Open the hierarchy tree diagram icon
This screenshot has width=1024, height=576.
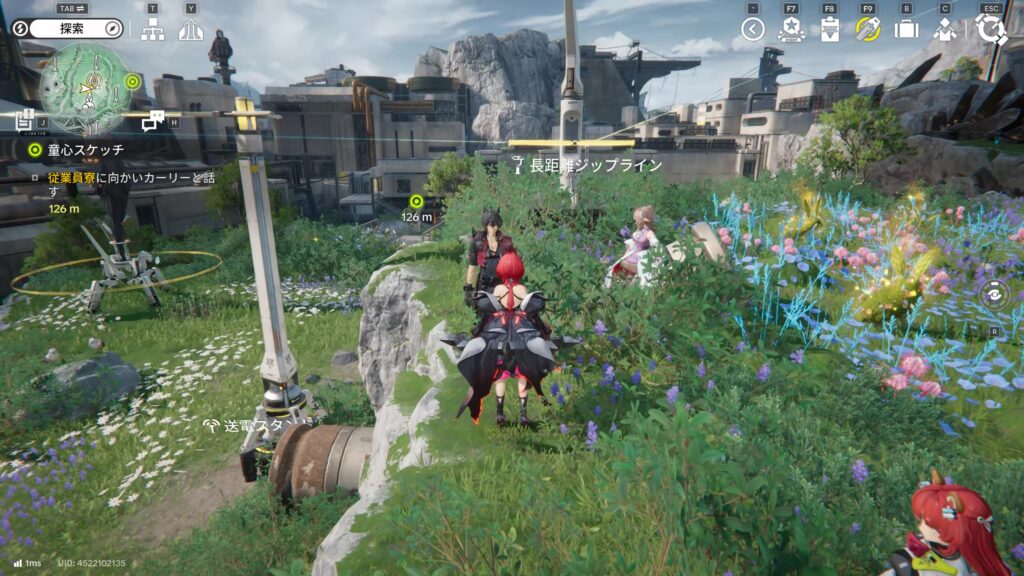pyautogui.click(x=152, y=30)
